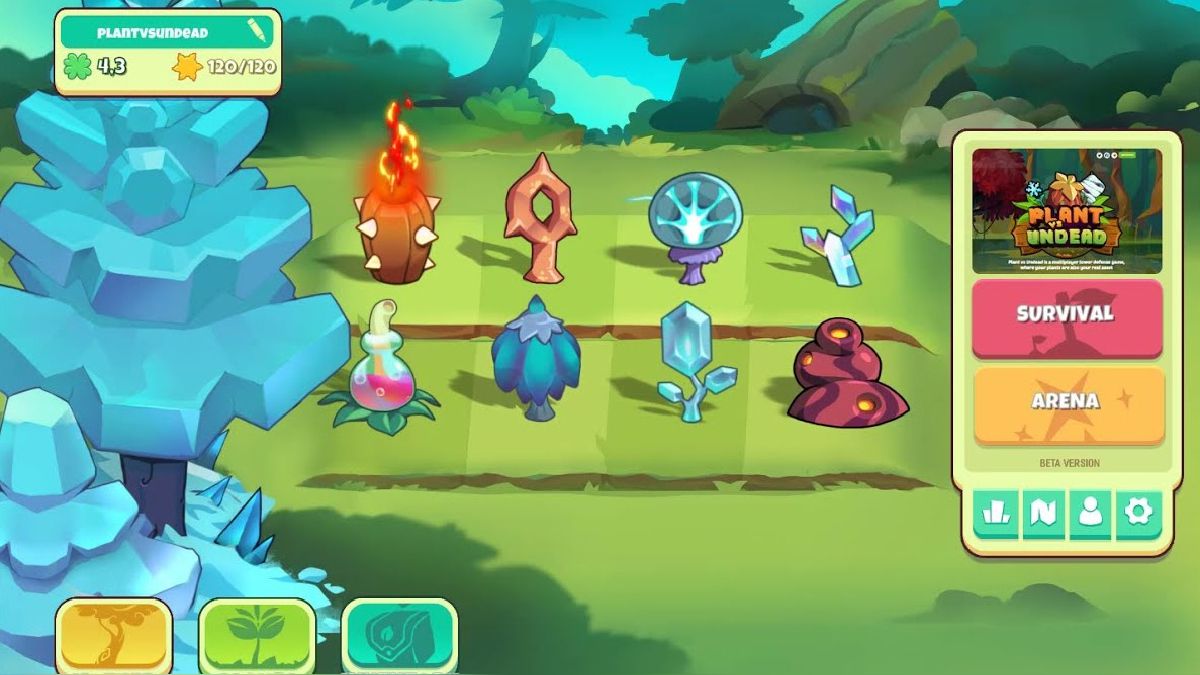This screenshot has width=1200, height=675.
Task: Edit player name with pencil icon
Action: (257, 32)
